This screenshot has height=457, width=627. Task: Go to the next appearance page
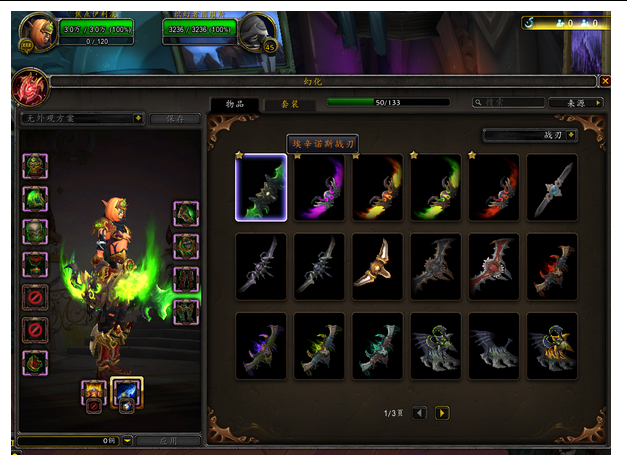[442, 412]
